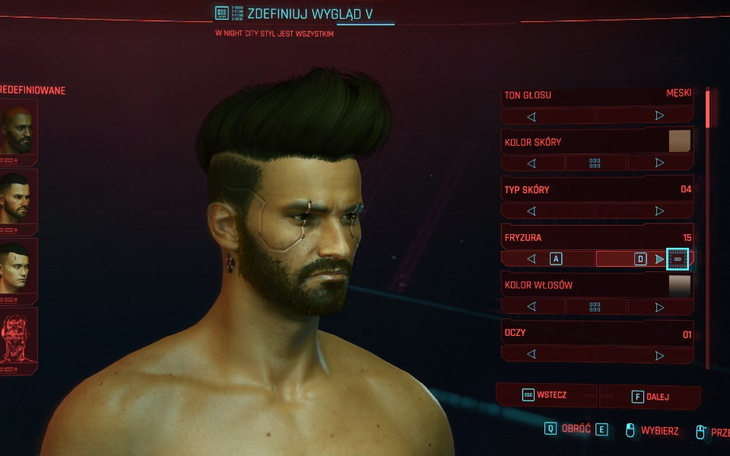The image size is (730, 456).
Task: Select next Oczy eye style
Action: coord(659,354)
